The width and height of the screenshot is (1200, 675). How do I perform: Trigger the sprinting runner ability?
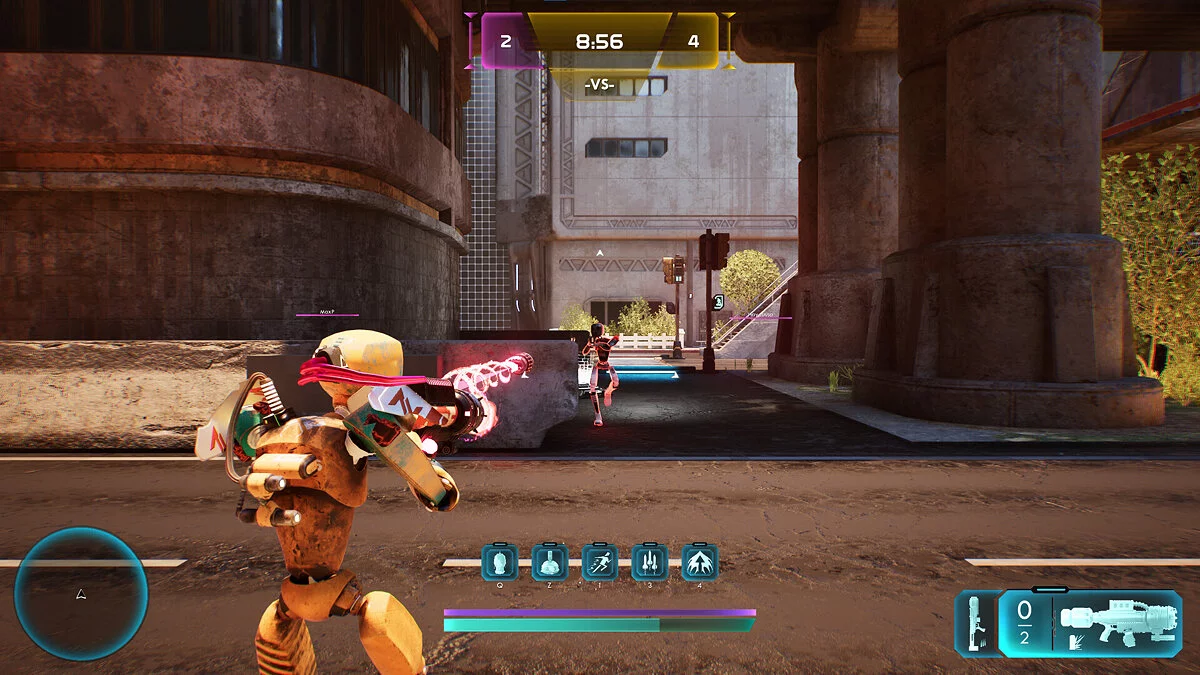pos(599,562)
